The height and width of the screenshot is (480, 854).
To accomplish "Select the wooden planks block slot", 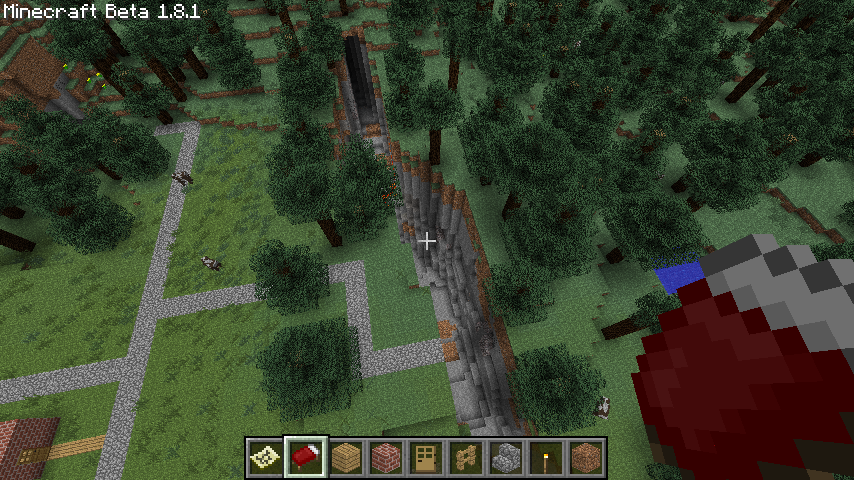I will 346,457.
